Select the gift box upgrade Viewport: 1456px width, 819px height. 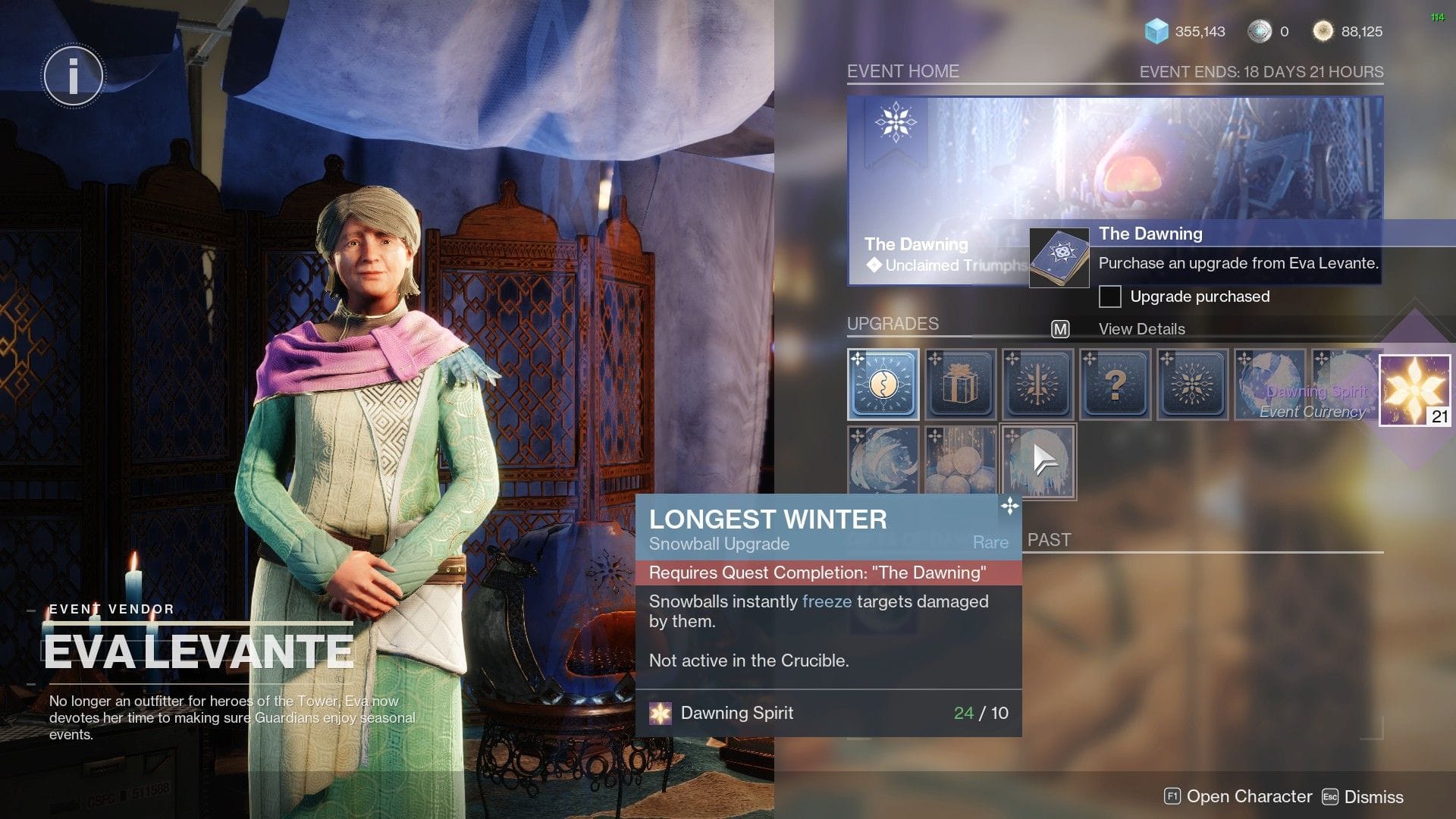pos(960,384)
